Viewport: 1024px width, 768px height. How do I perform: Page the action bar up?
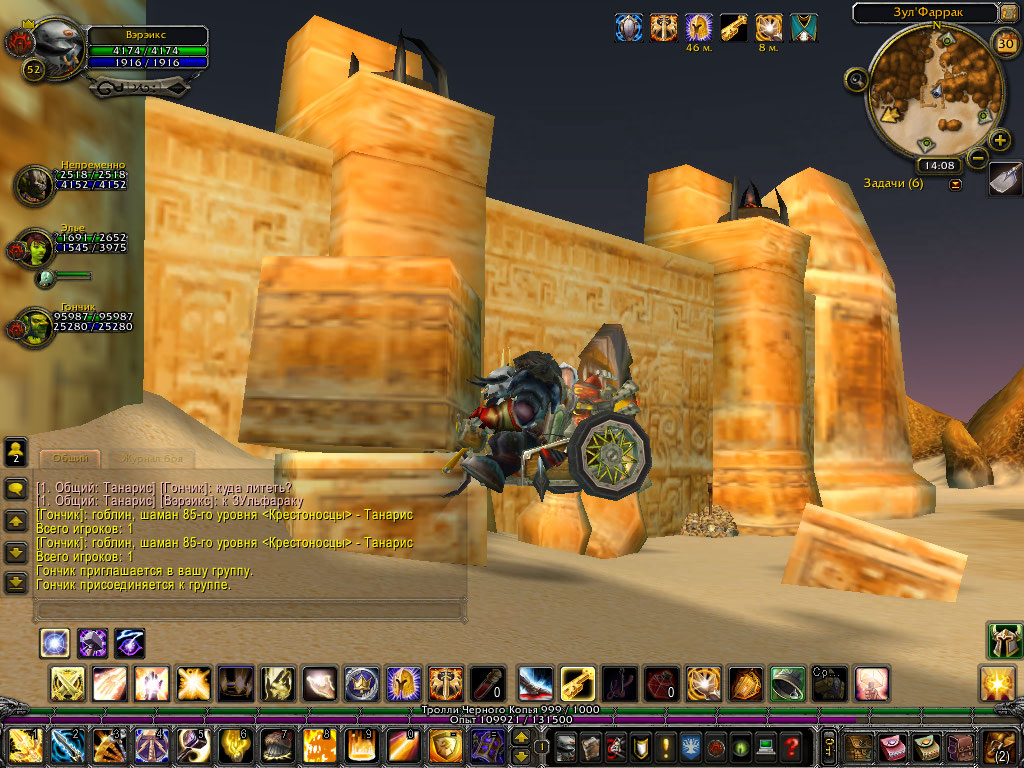[x=521, y=738]
